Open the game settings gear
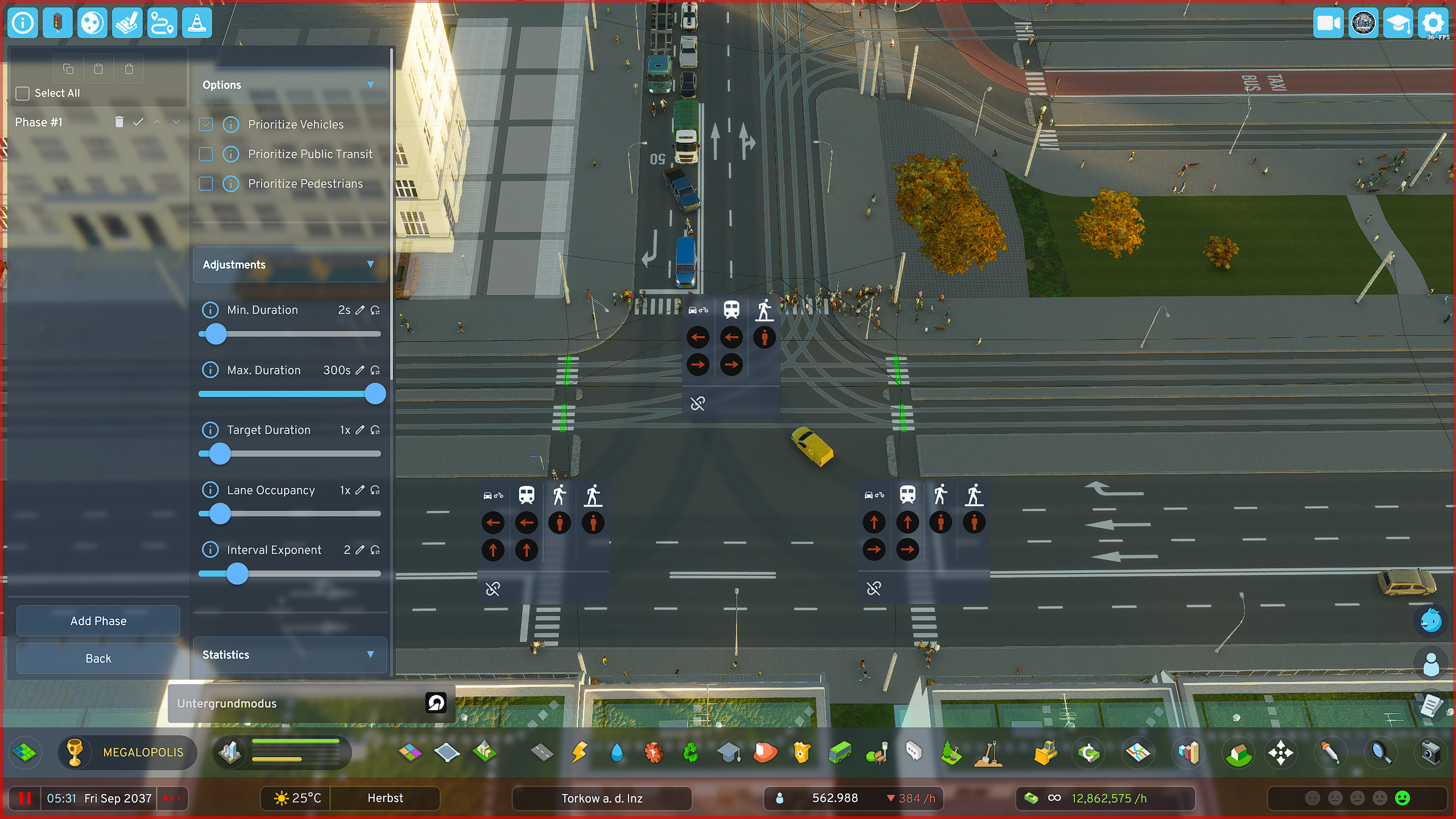The width and height of the screenshot is (1456, 819). [1432, 23]
